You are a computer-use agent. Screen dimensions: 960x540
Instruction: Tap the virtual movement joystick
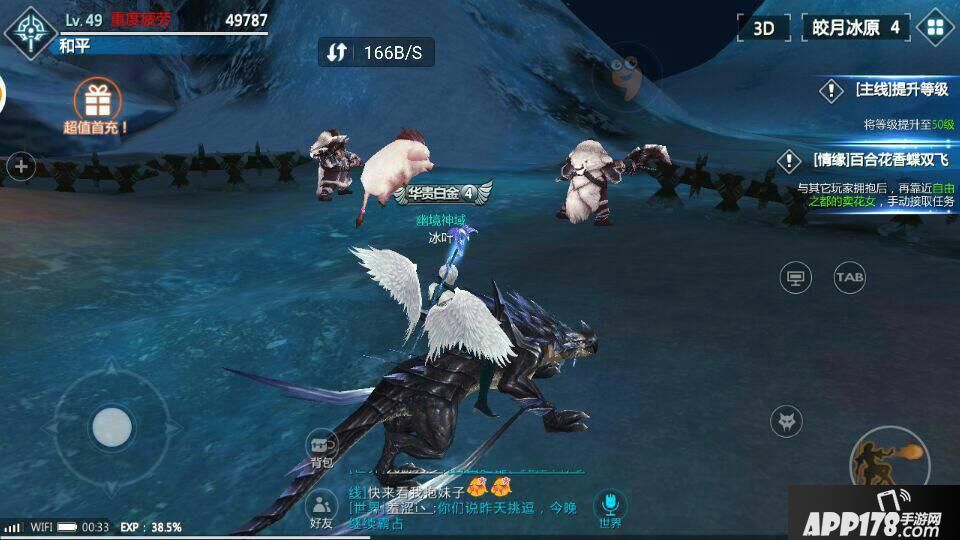(111, 428)
